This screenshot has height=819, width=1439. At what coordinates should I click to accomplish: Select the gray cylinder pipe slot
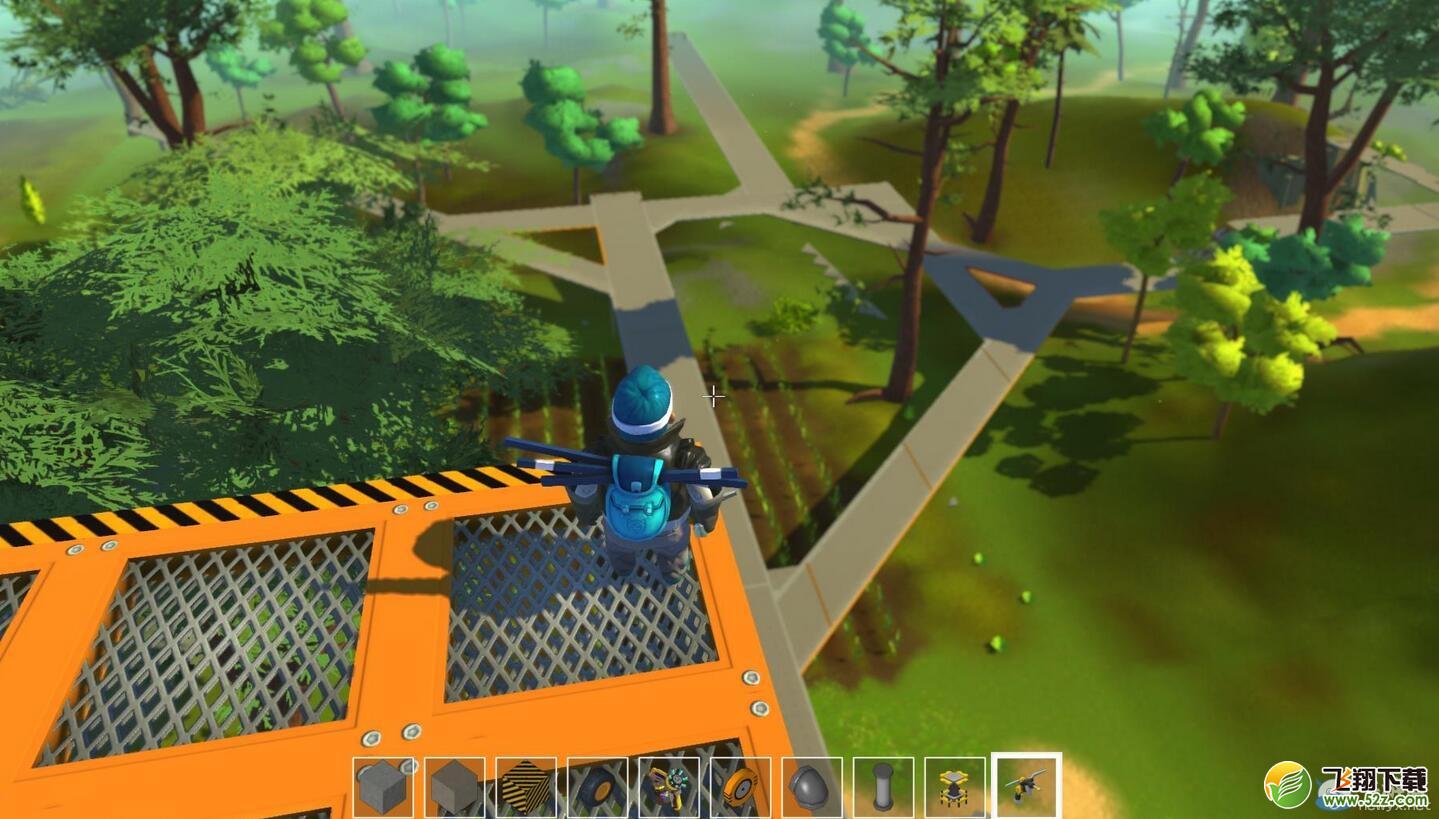point(883,787)
